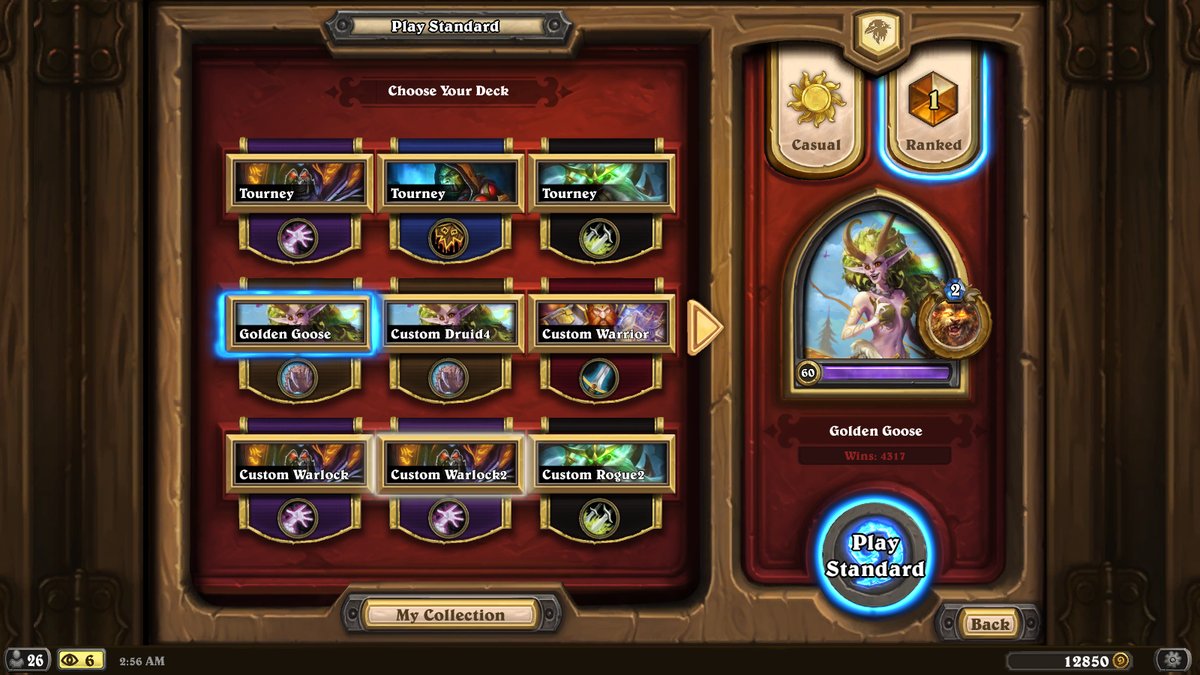Select the Golden Goose deck

[x=299, y=323]
